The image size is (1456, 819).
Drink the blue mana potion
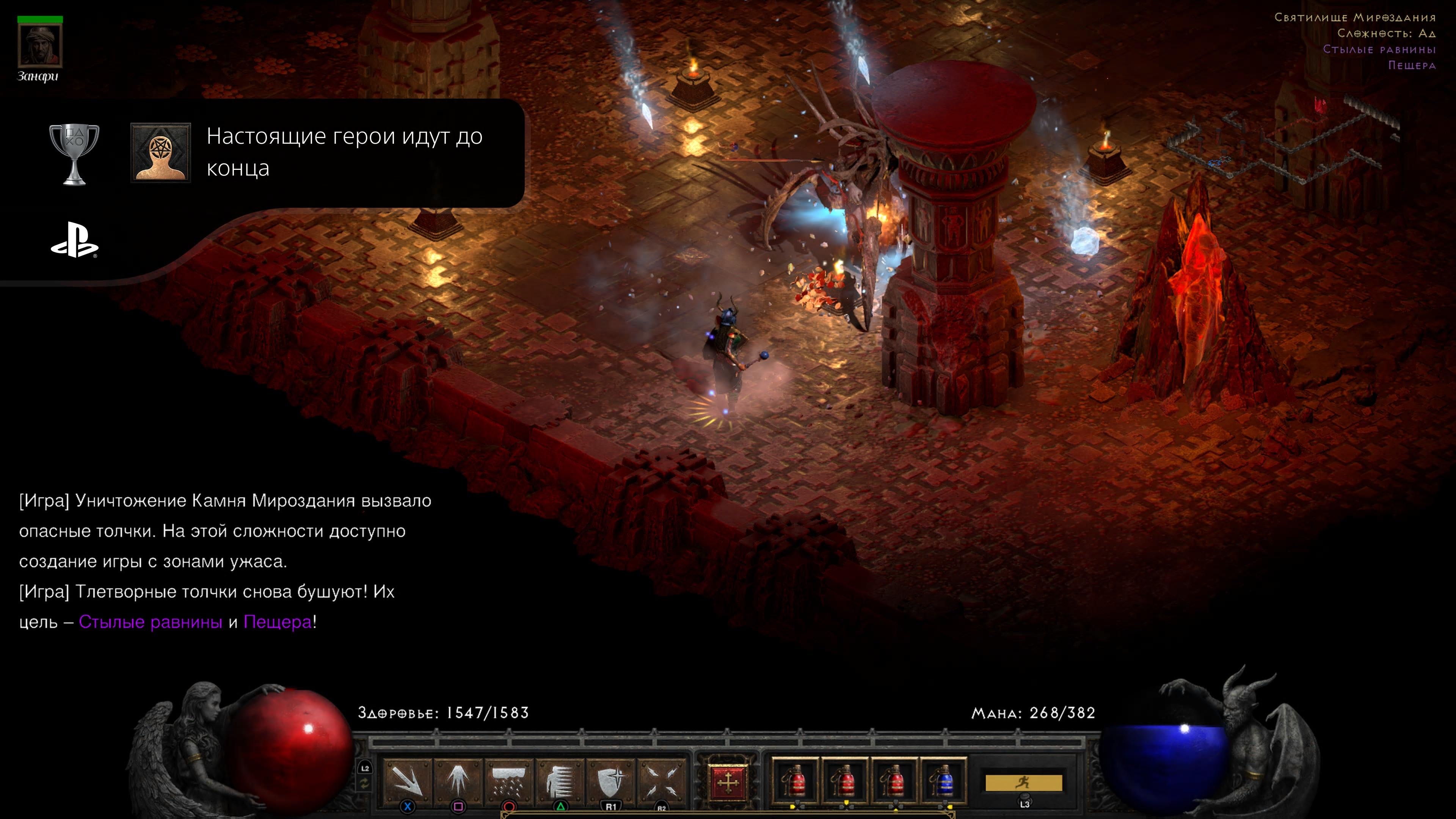(943, 782)
